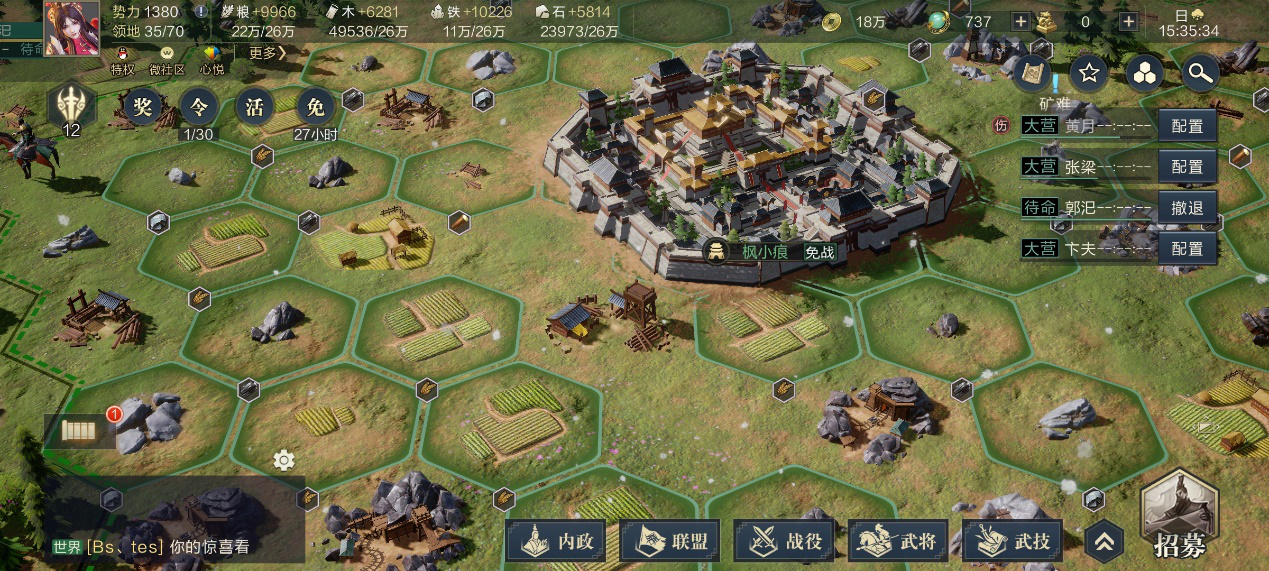Viewport: 1269px width, 571px height.
Task: Open the 奖 rewards icon
Action: (140, 106)
